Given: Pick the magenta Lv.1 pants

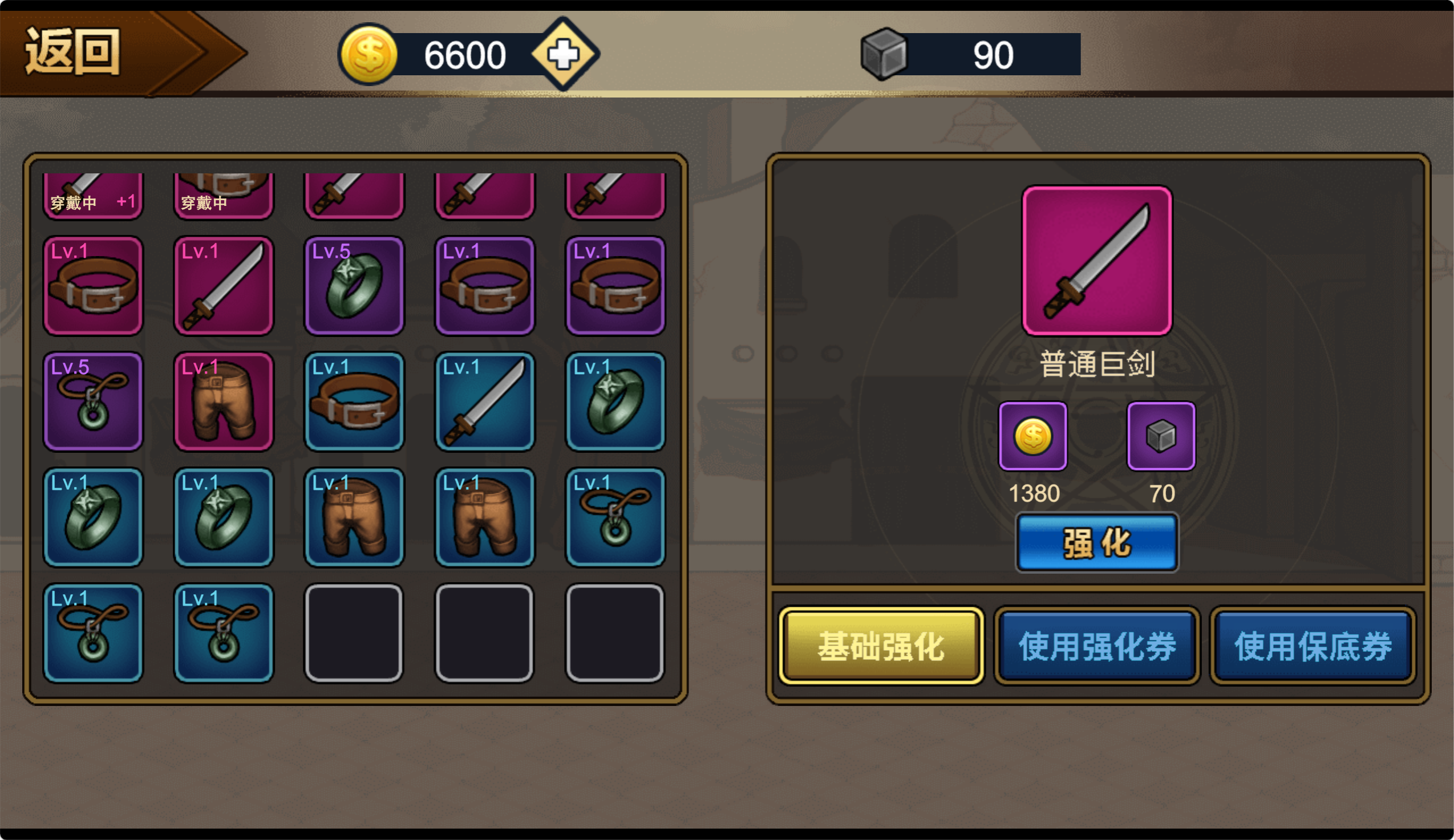Looking at the screenshot, I should click(223, 401).
